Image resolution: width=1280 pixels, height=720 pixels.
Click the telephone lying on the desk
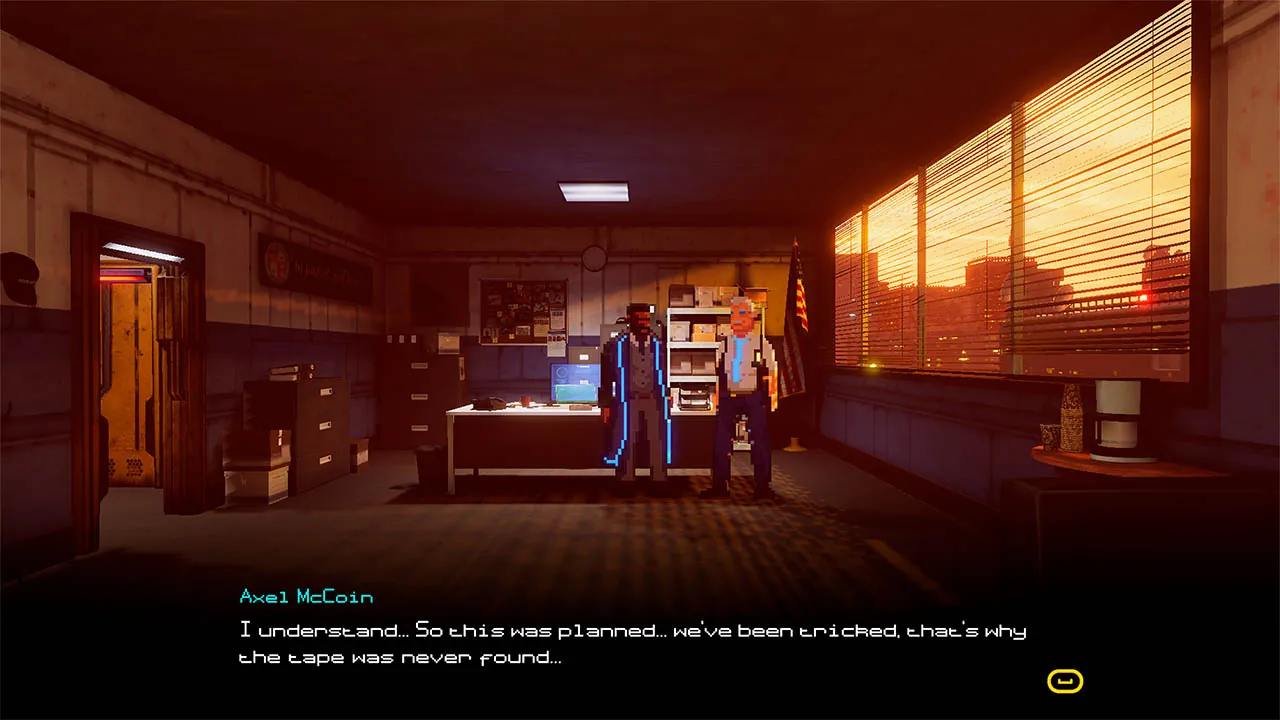[x=490, y=405]
